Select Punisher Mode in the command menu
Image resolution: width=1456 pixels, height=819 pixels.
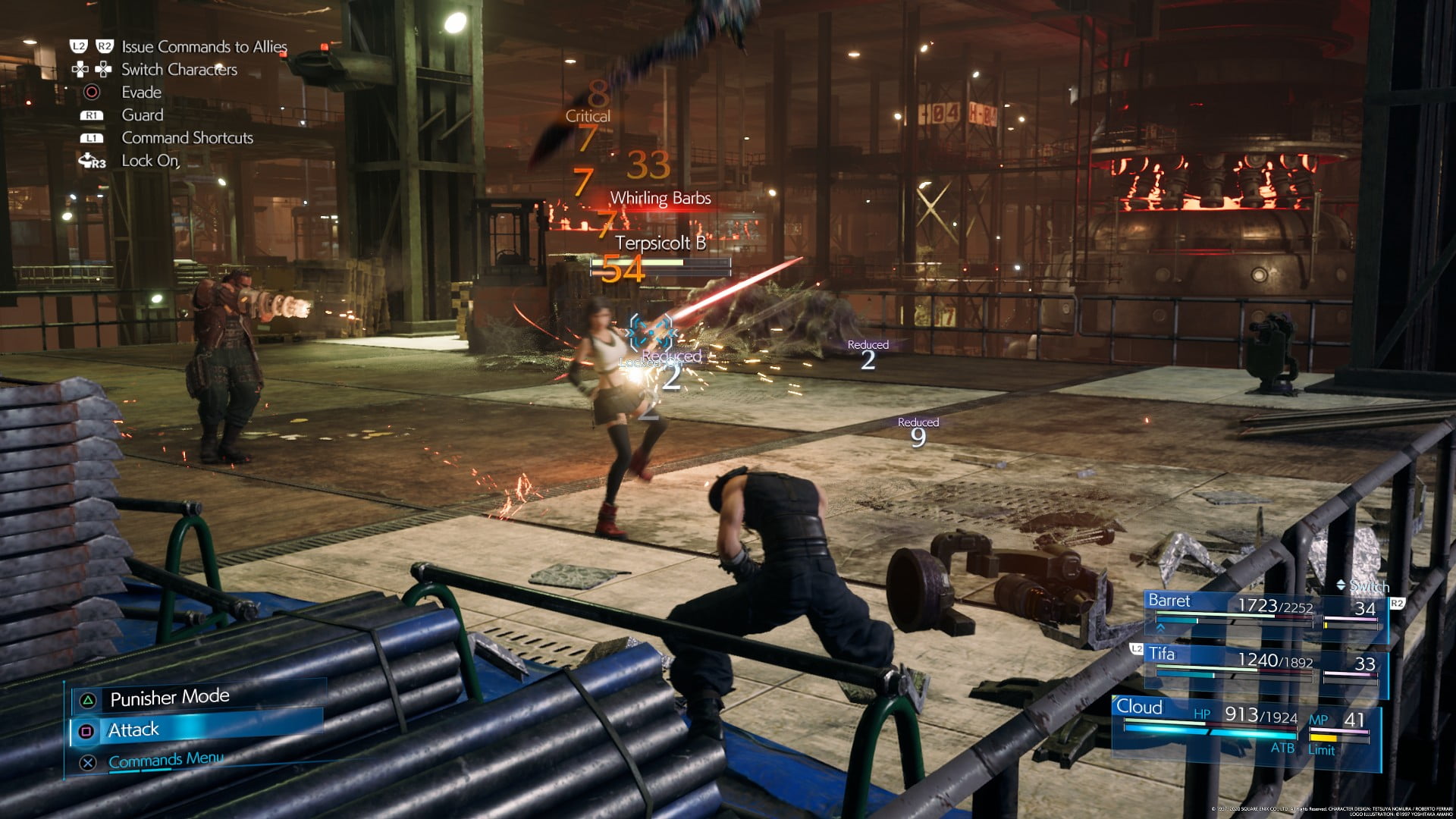tap(169, 698)
